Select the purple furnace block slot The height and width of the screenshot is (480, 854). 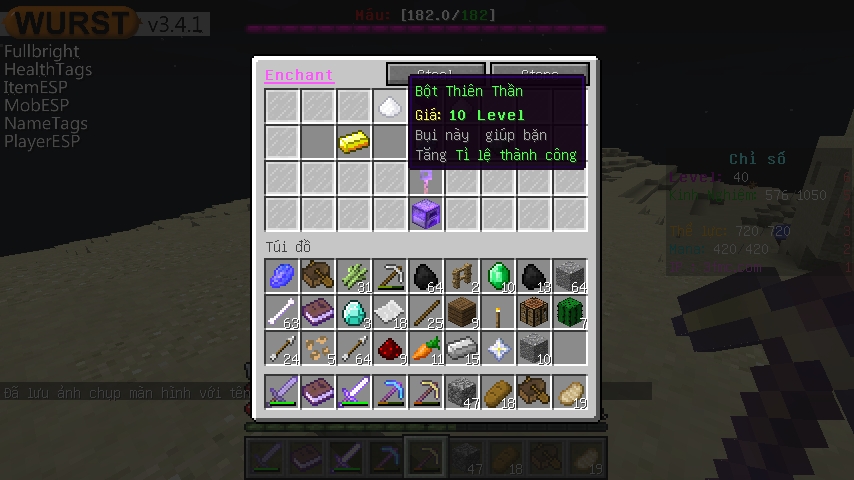[426, 214]
